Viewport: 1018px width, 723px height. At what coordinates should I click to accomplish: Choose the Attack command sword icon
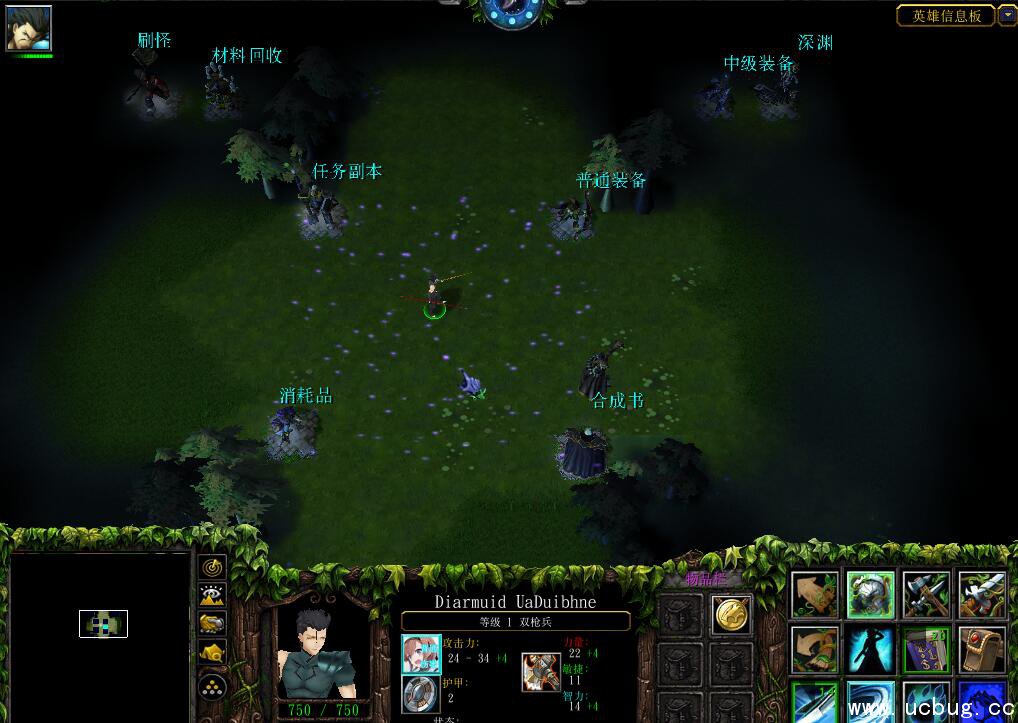982,595
